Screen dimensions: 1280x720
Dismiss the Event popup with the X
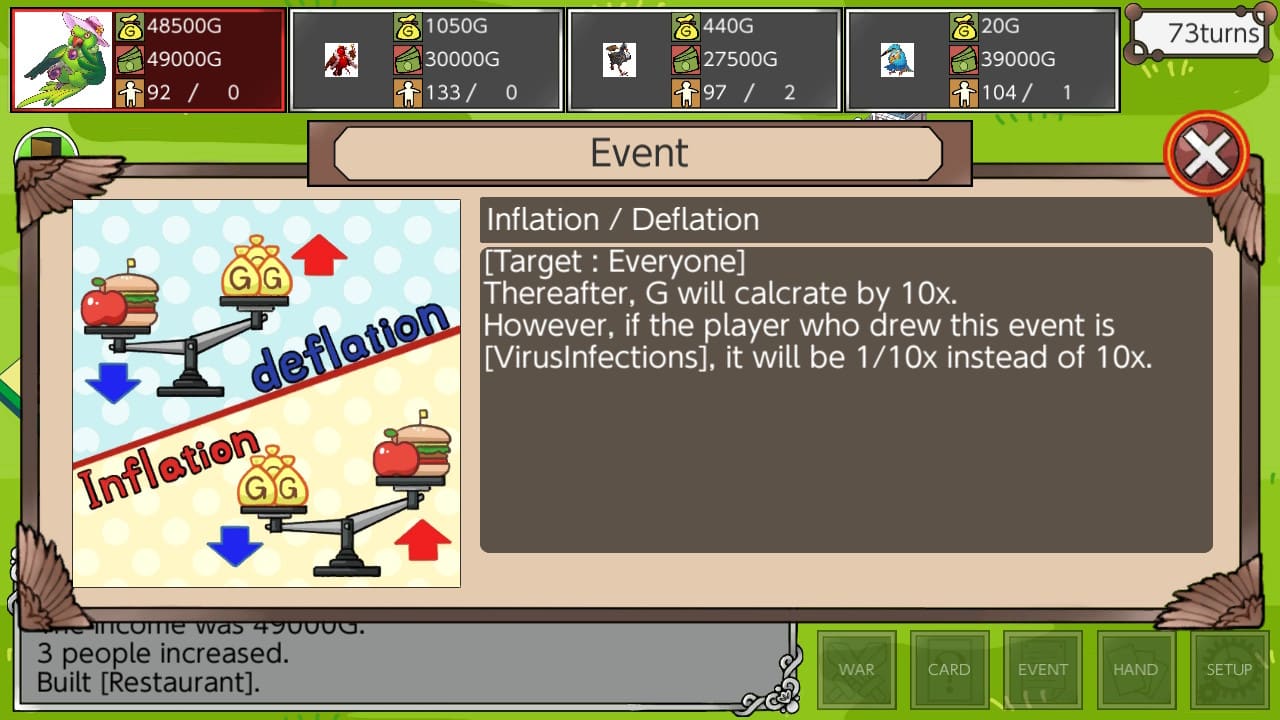click(1206, 153)
